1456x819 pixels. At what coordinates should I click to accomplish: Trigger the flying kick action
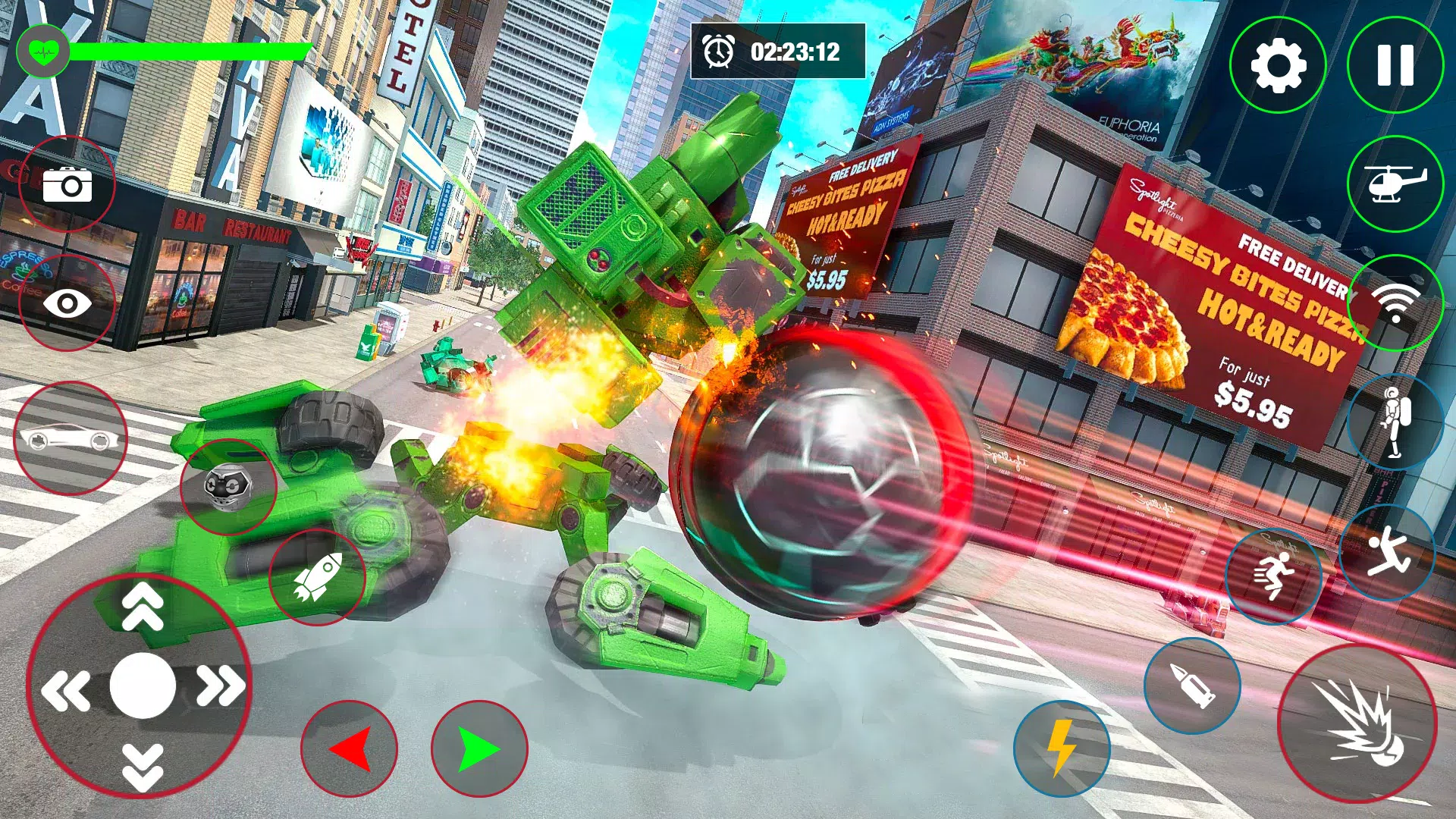[1387, 552]
